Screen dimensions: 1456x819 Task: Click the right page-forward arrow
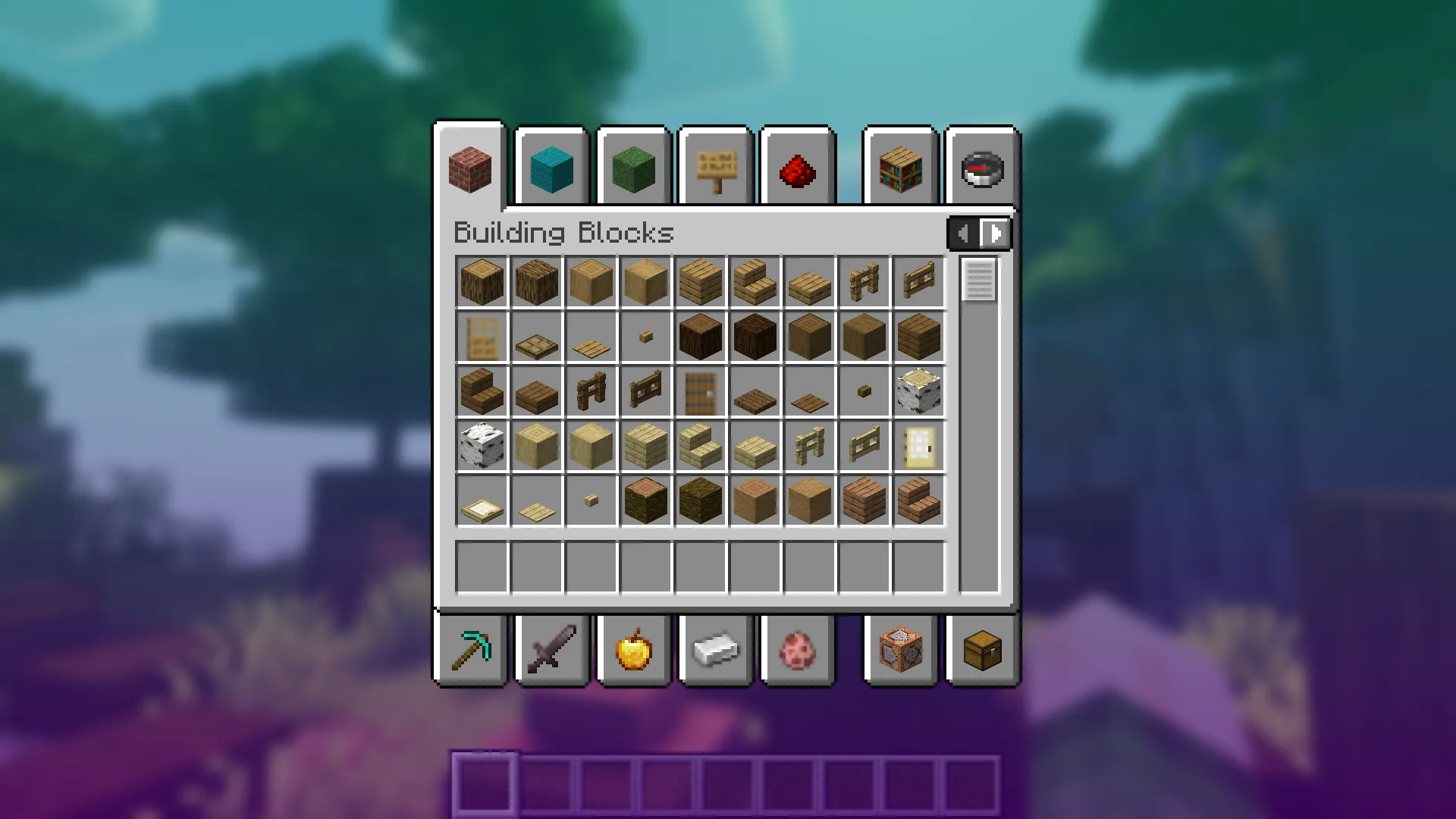(993, 234)
